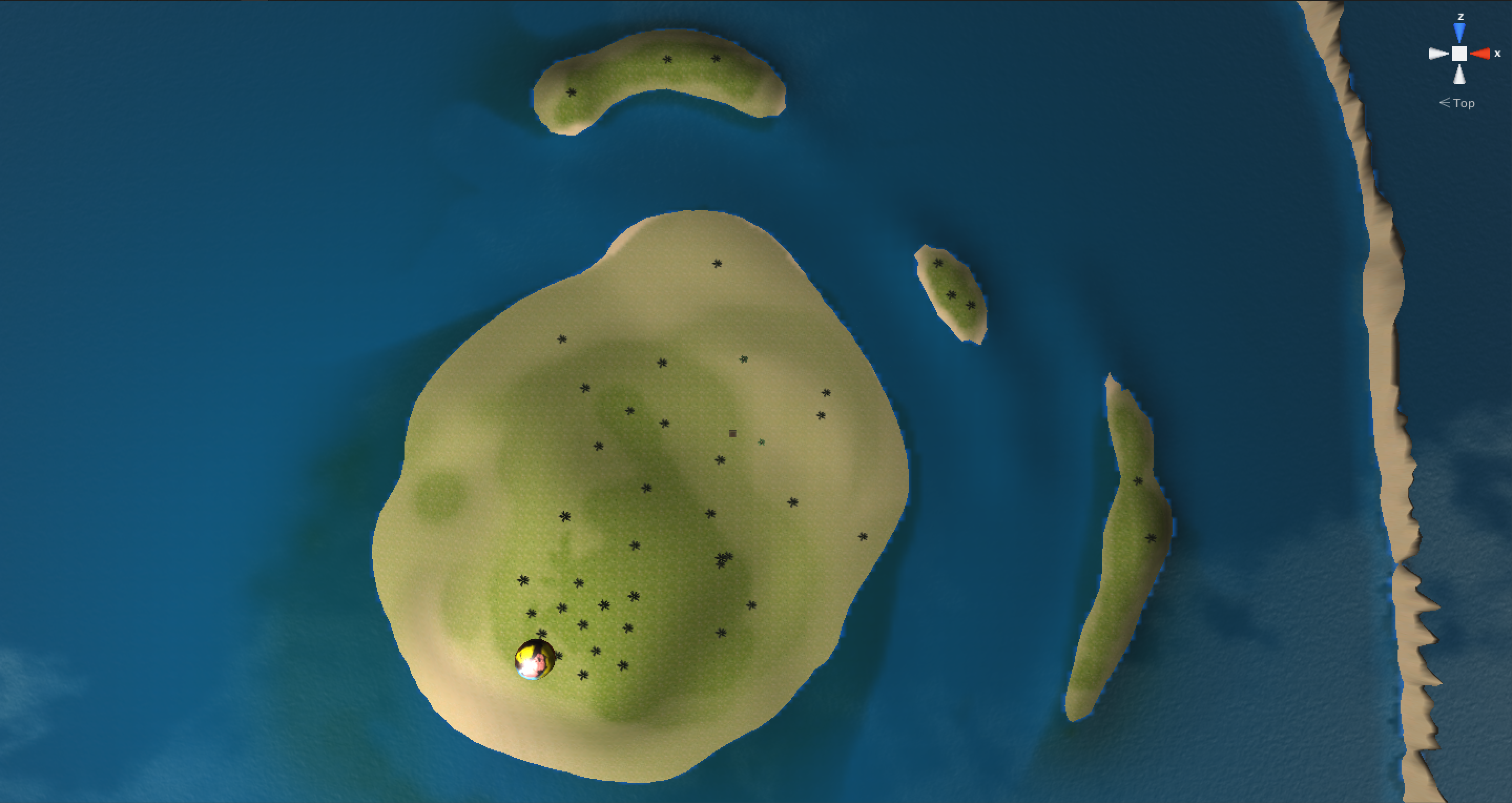Select the small gray cube object on the island
Screen dimensions: 1512x803
tap(733, 434)
